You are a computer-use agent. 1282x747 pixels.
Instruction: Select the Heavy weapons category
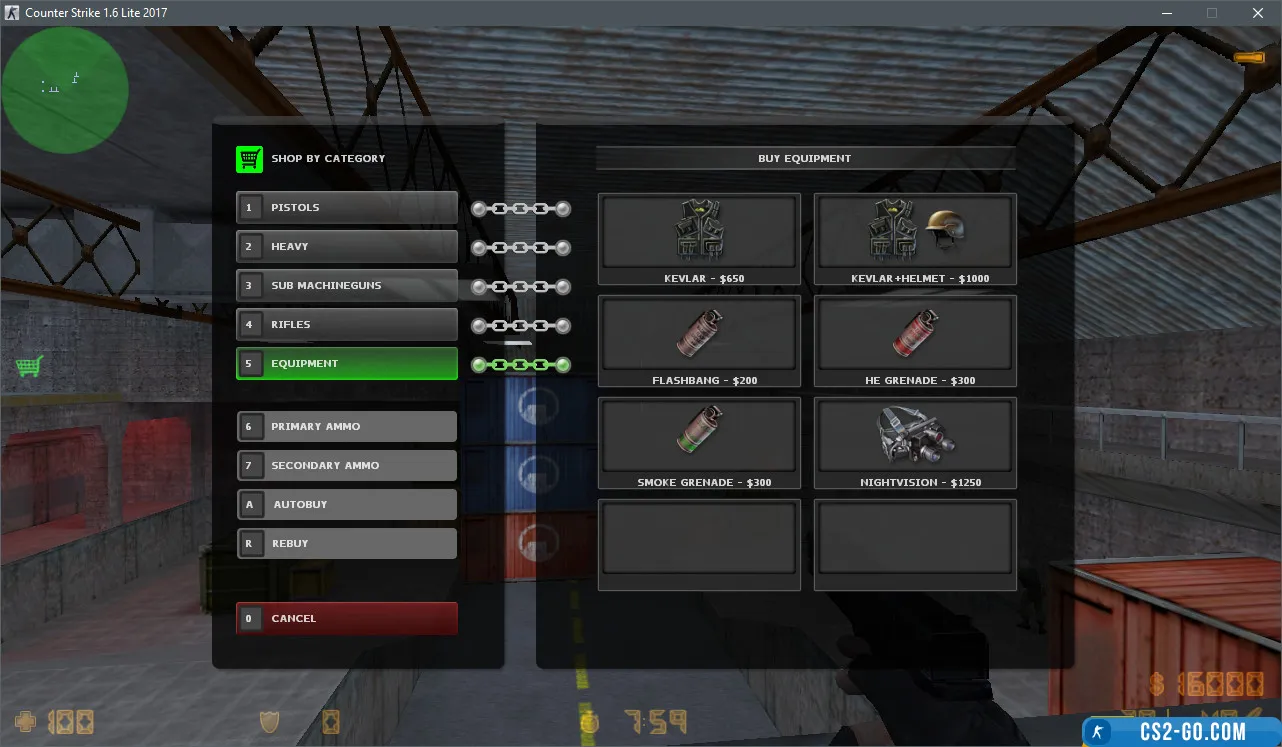347,247
